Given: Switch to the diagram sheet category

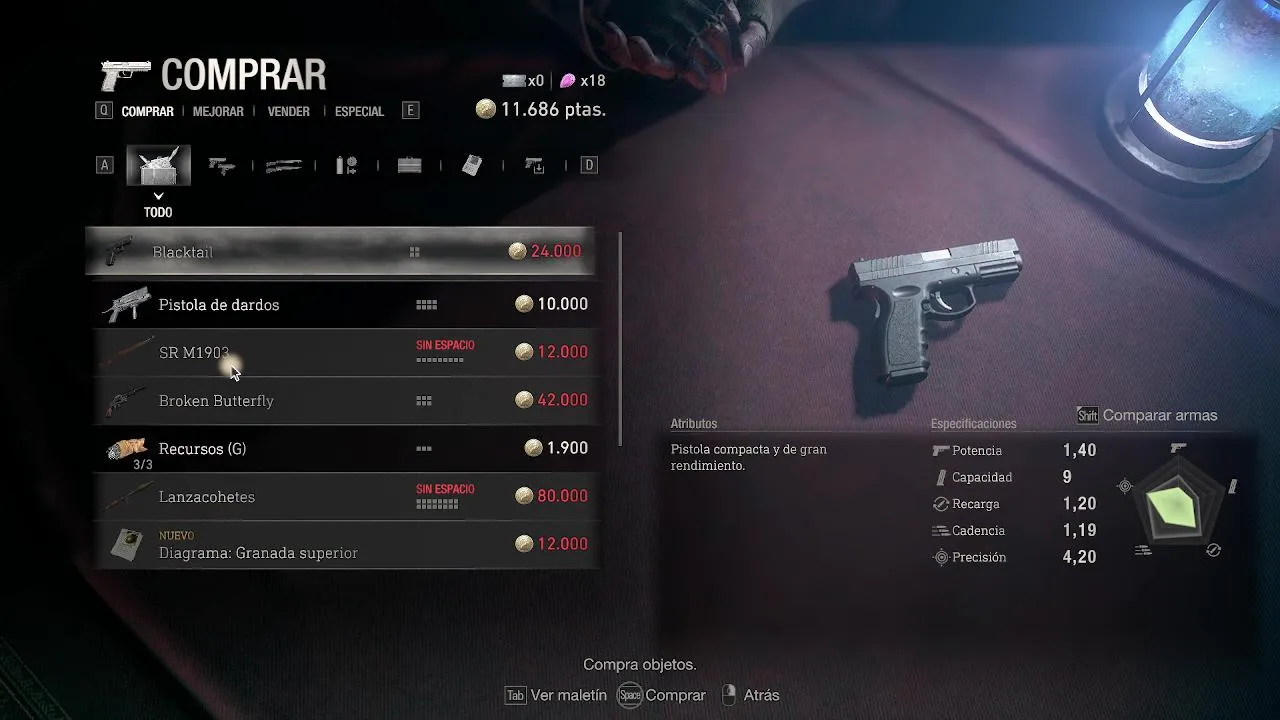Looking at the screenshot, I should 472,166.
